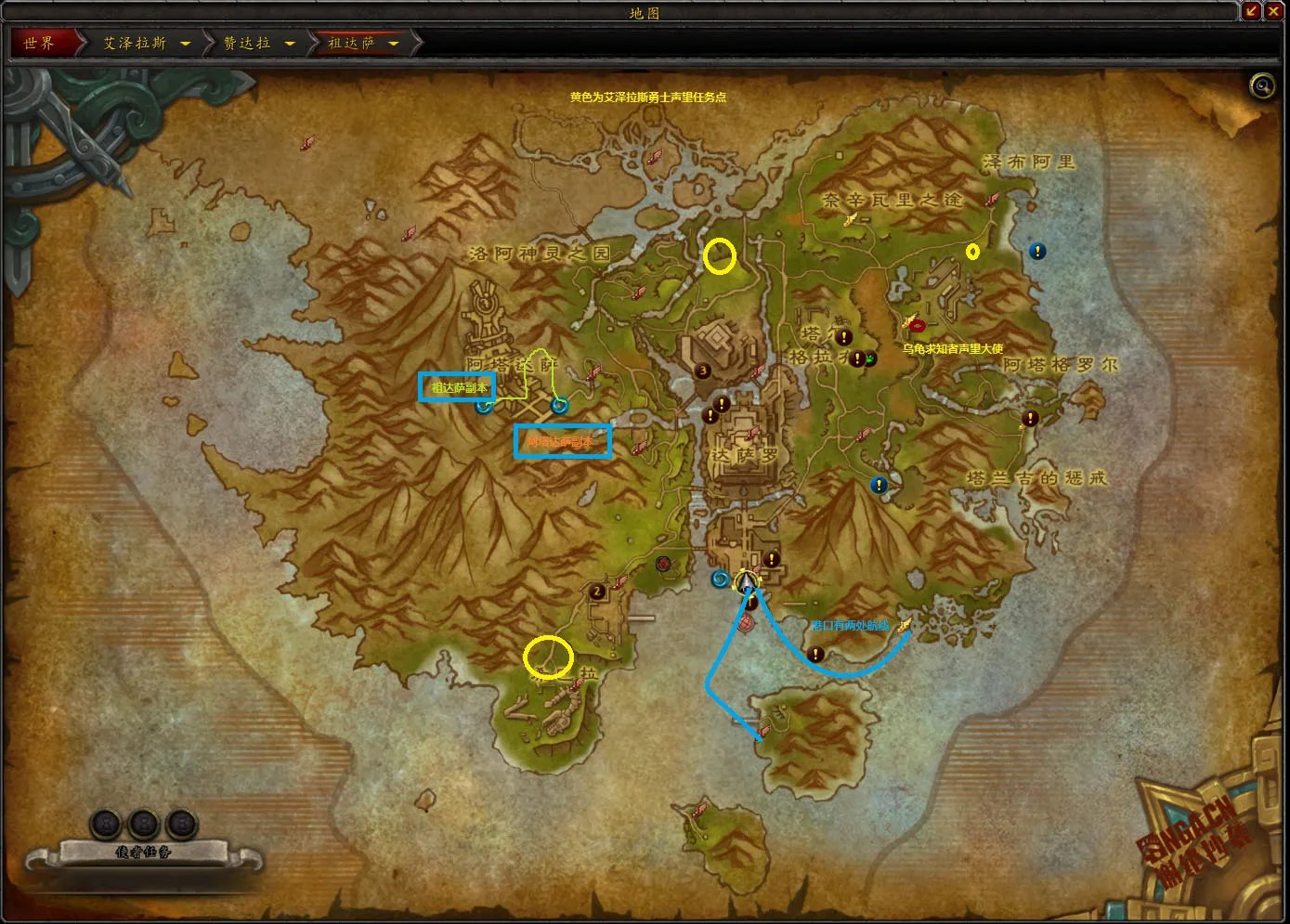Select the 赞达拉 breadcrumb
Viewport: 1290px width, 924px height.
(x=247, y=43)
